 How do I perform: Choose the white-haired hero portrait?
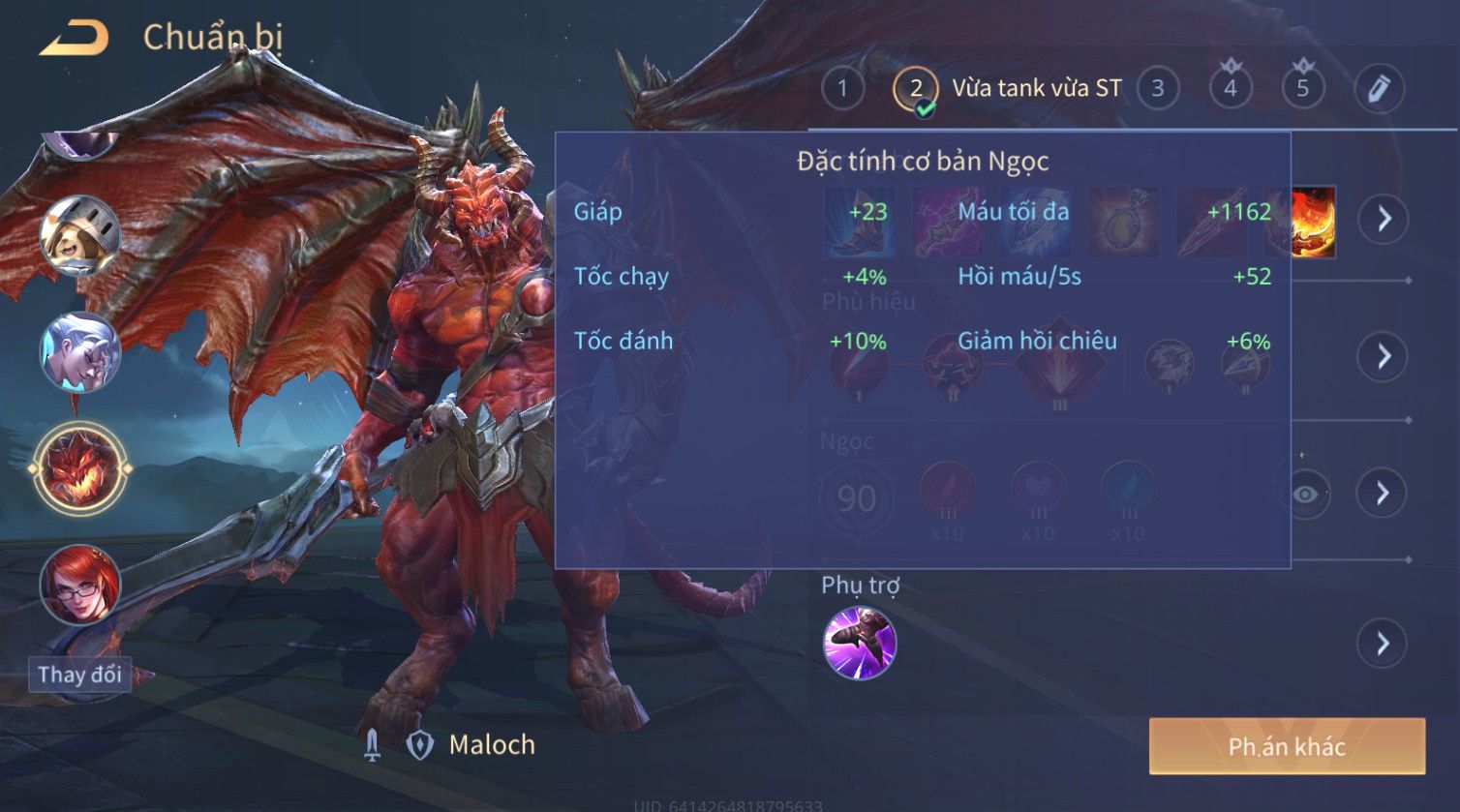79,351
